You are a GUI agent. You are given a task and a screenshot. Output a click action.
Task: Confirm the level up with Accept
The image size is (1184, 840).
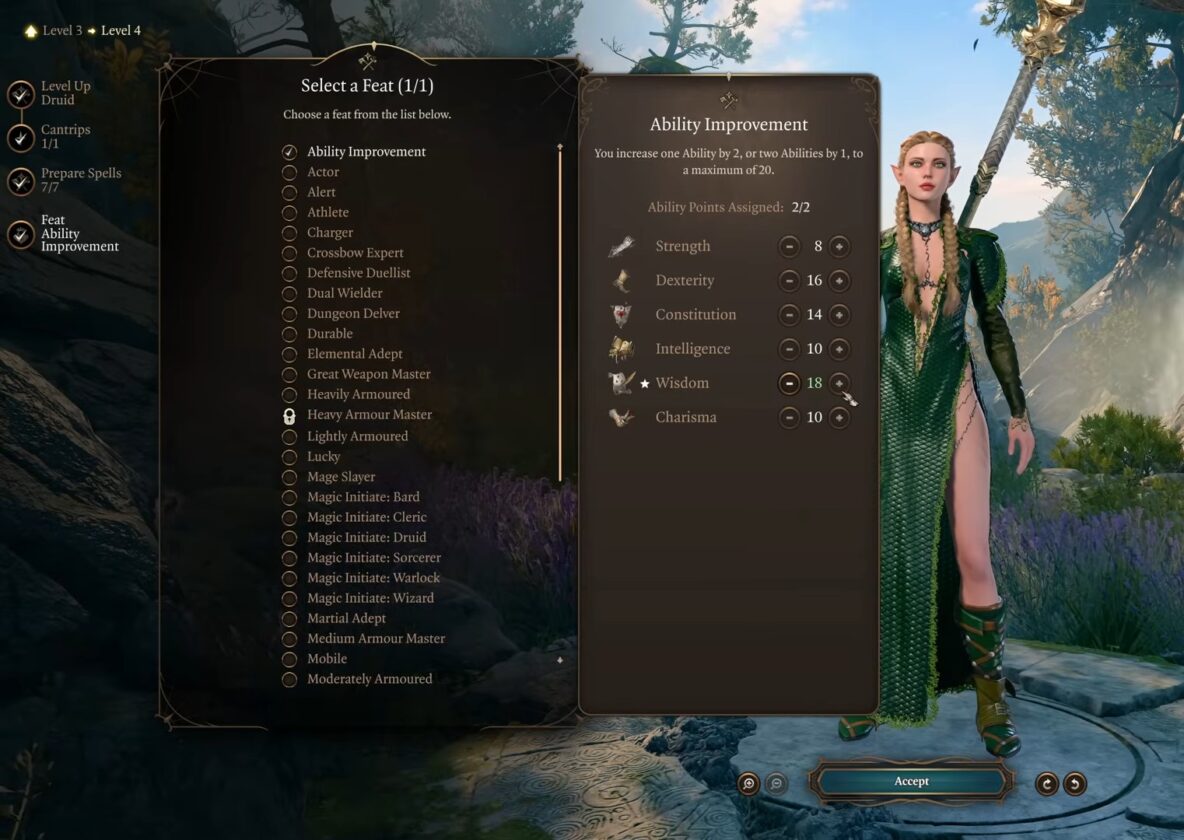911,782
